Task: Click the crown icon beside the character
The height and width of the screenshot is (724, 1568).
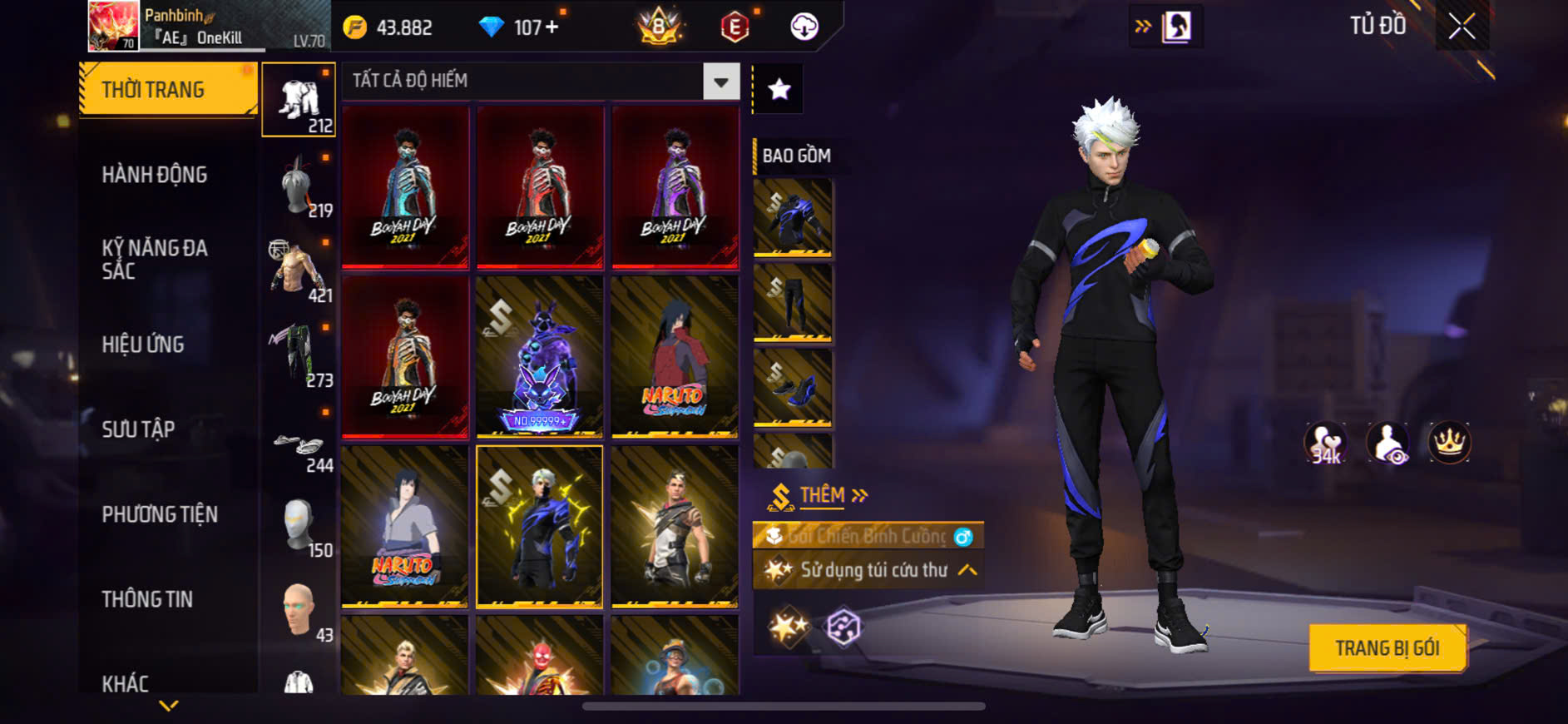Action: (x=1449, y=443)
